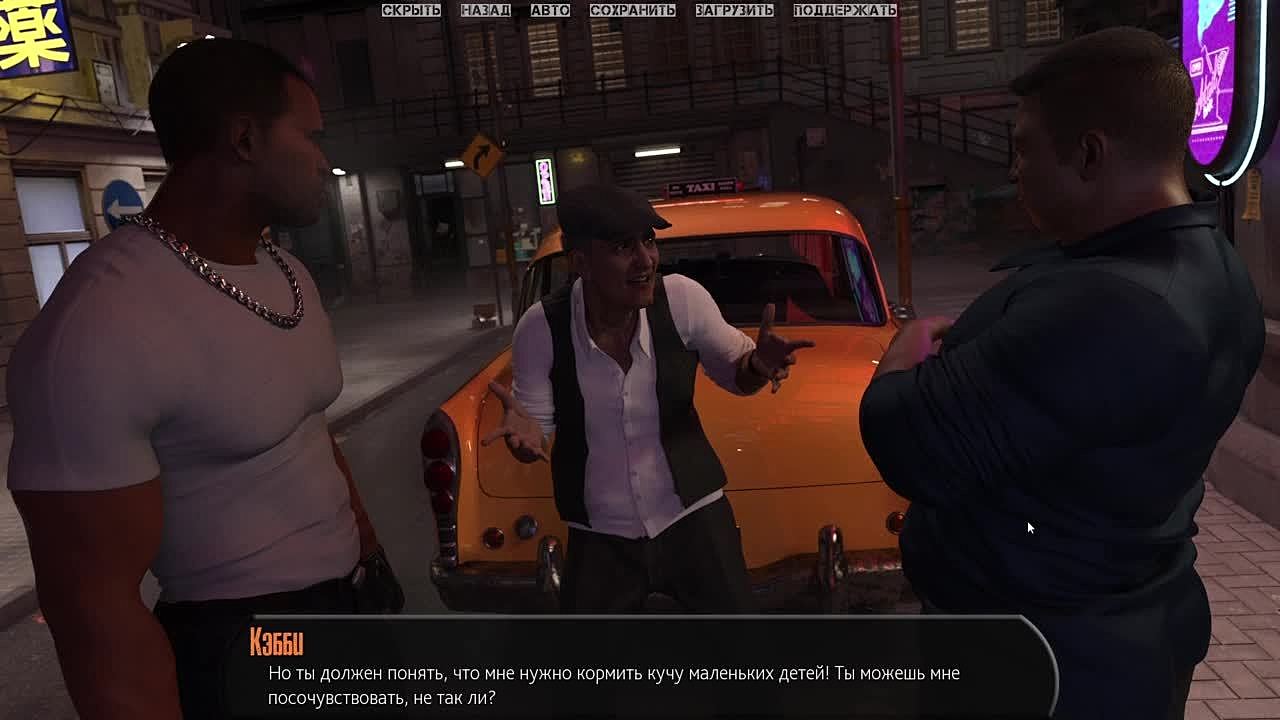The image size is (1280, 720).
Task: Toggle auto-advance with the АВТО button
Action: coord(550,10)
